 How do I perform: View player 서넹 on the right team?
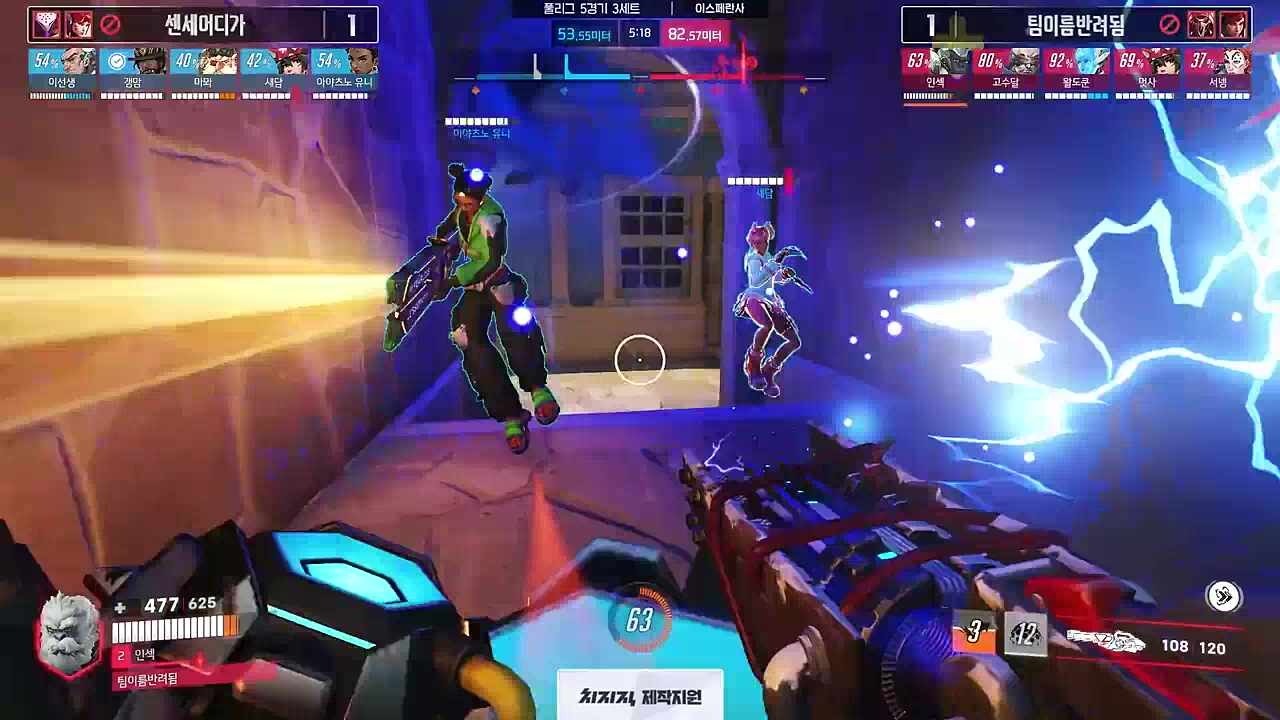(1217, 70)
